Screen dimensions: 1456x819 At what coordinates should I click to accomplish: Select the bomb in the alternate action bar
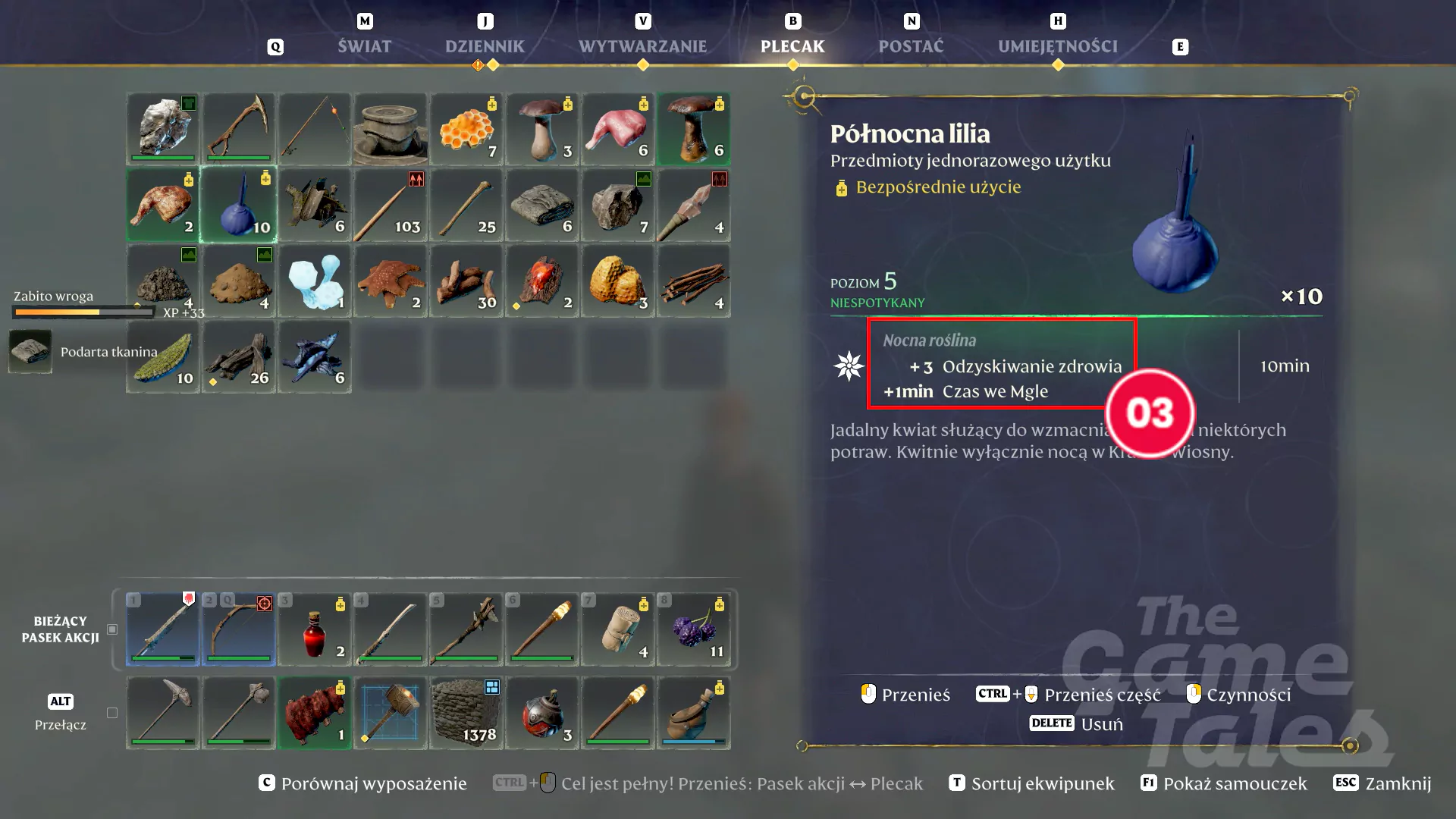click(x=541, y=713)
